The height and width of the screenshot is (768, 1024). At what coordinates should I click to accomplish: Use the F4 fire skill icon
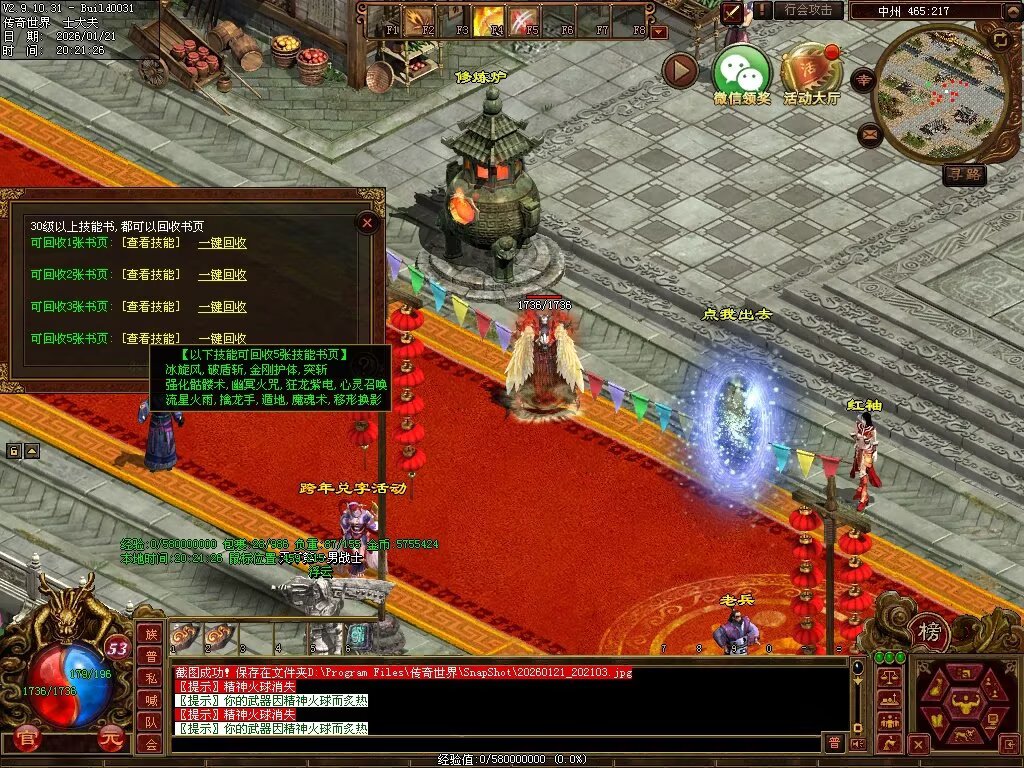click(x=490, y=20)
